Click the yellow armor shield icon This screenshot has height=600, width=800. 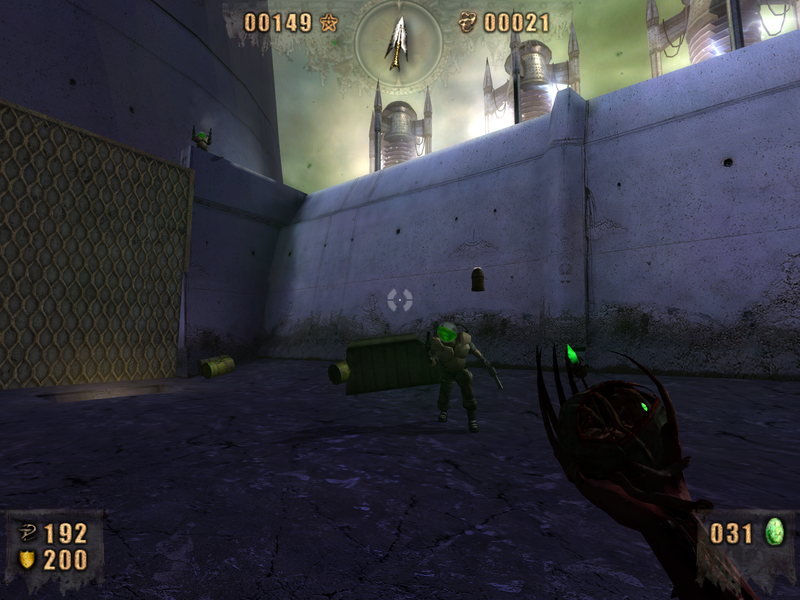point(27,559)
